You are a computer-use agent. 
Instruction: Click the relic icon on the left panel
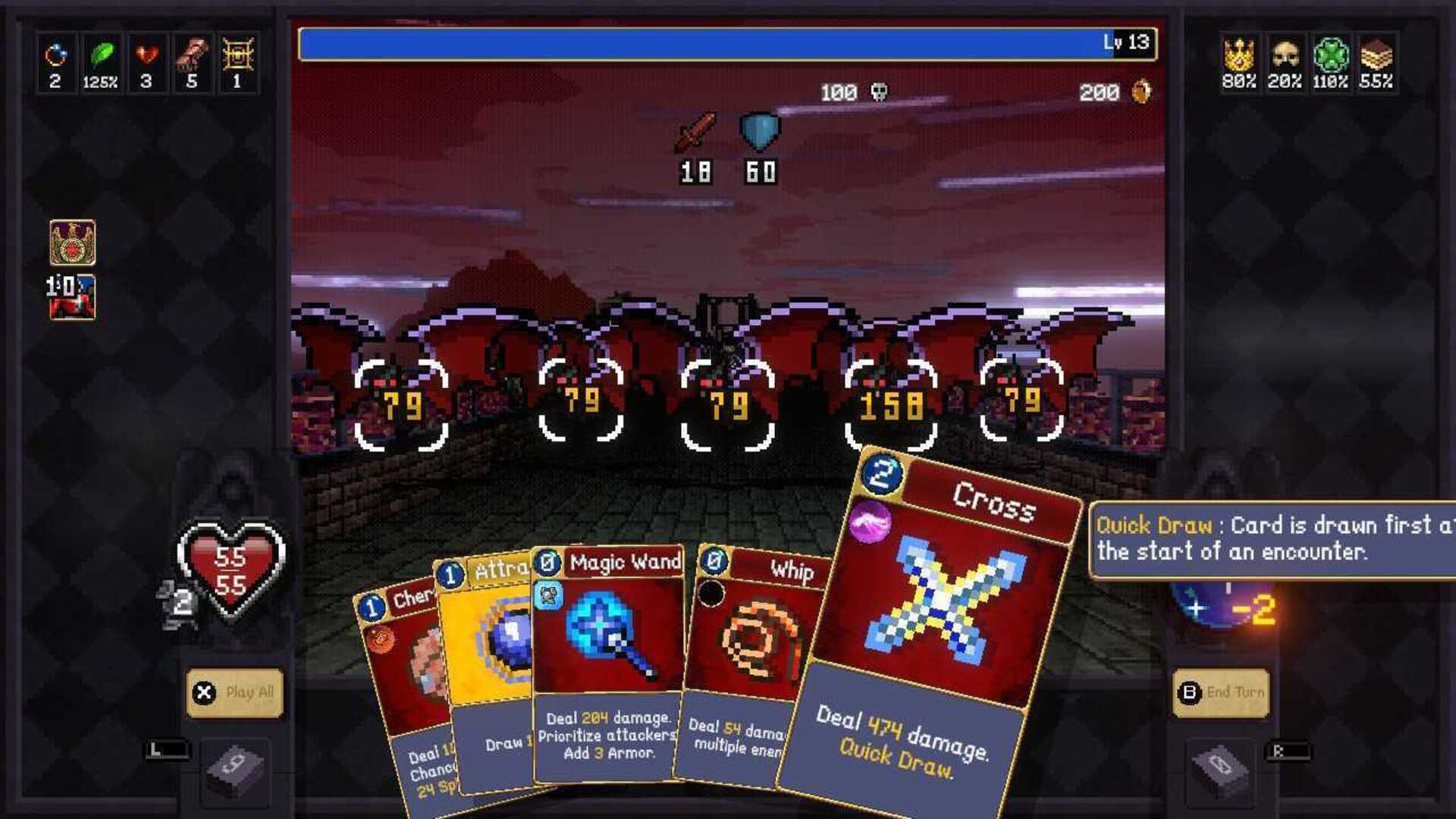[74, 242]
